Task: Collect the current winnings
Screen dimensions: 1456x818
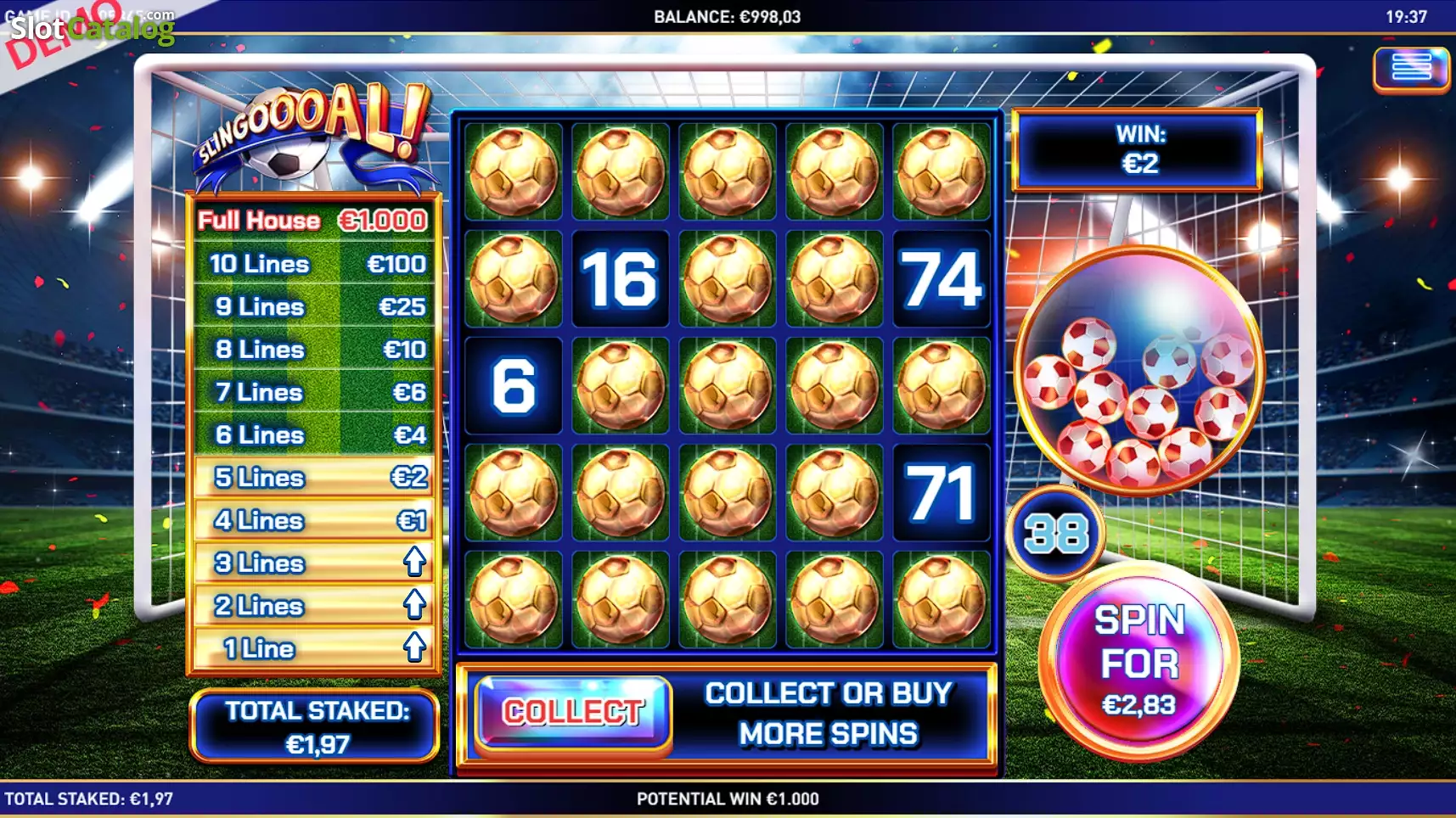Action: pyautogui.click(x=573, y=712)
